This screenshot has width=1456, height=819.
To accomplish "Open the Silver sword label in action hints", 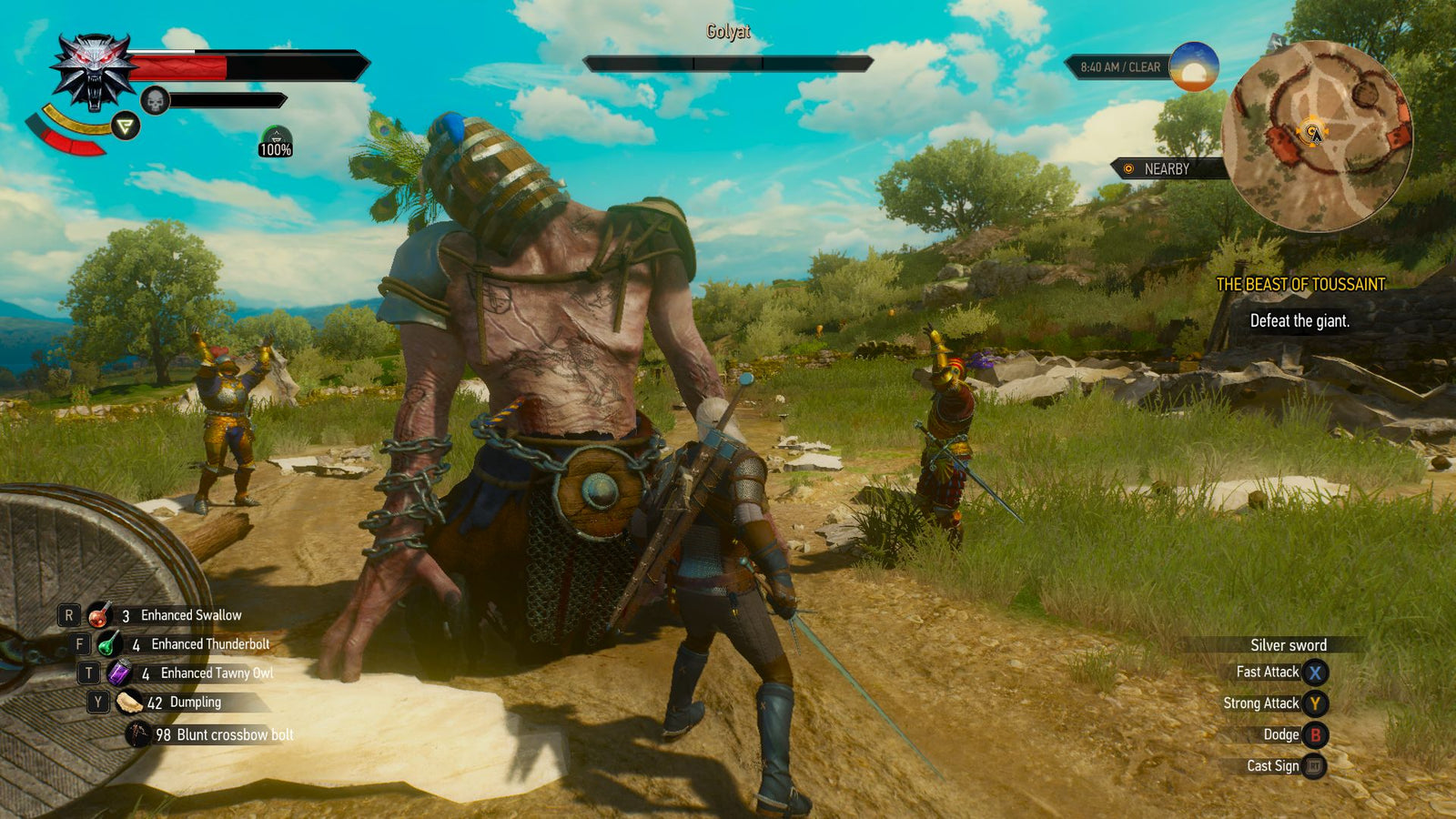I will (1289, 644).
